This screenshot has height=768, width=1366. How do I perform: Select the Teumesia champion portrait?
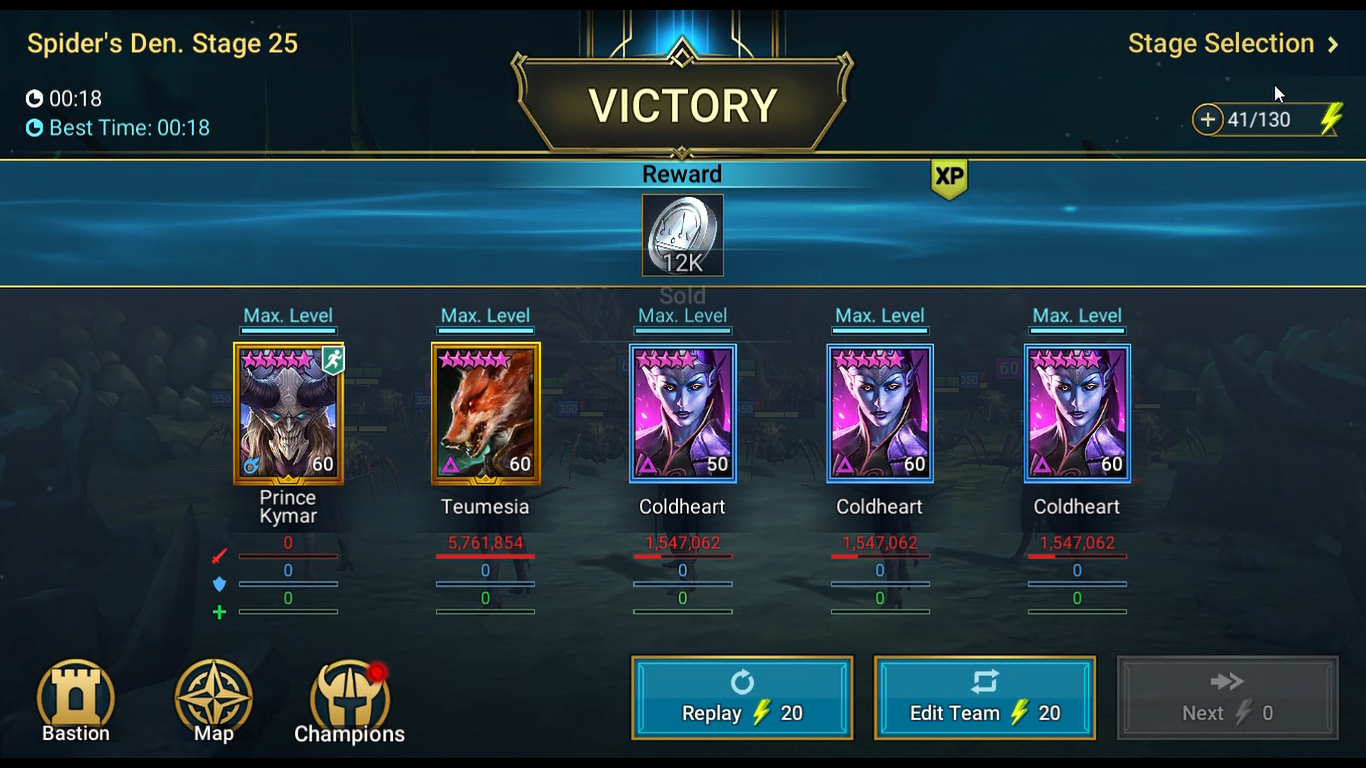[485, 413]
